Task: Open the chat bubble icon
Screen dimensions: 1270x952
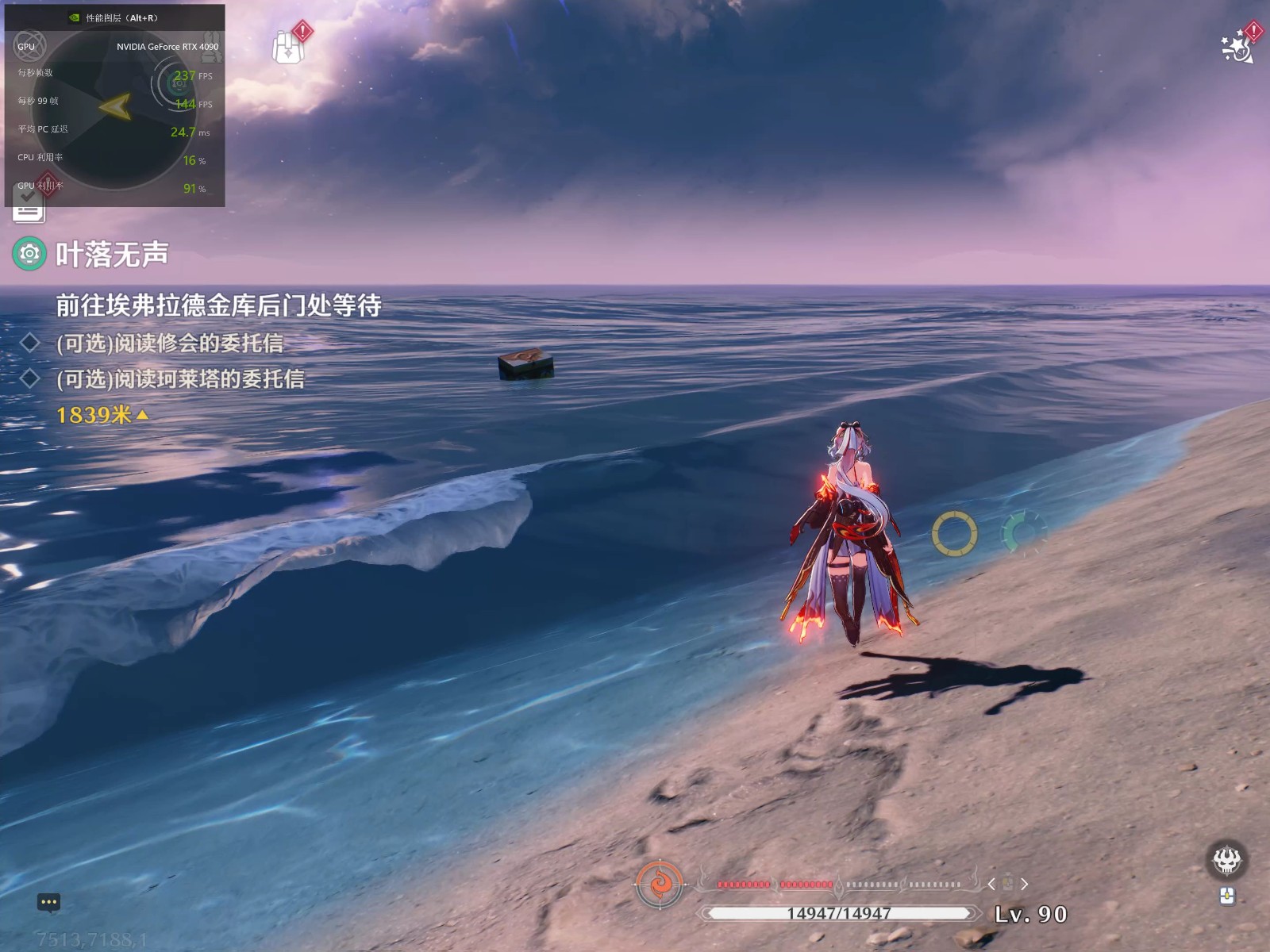Action: [48, 902]
